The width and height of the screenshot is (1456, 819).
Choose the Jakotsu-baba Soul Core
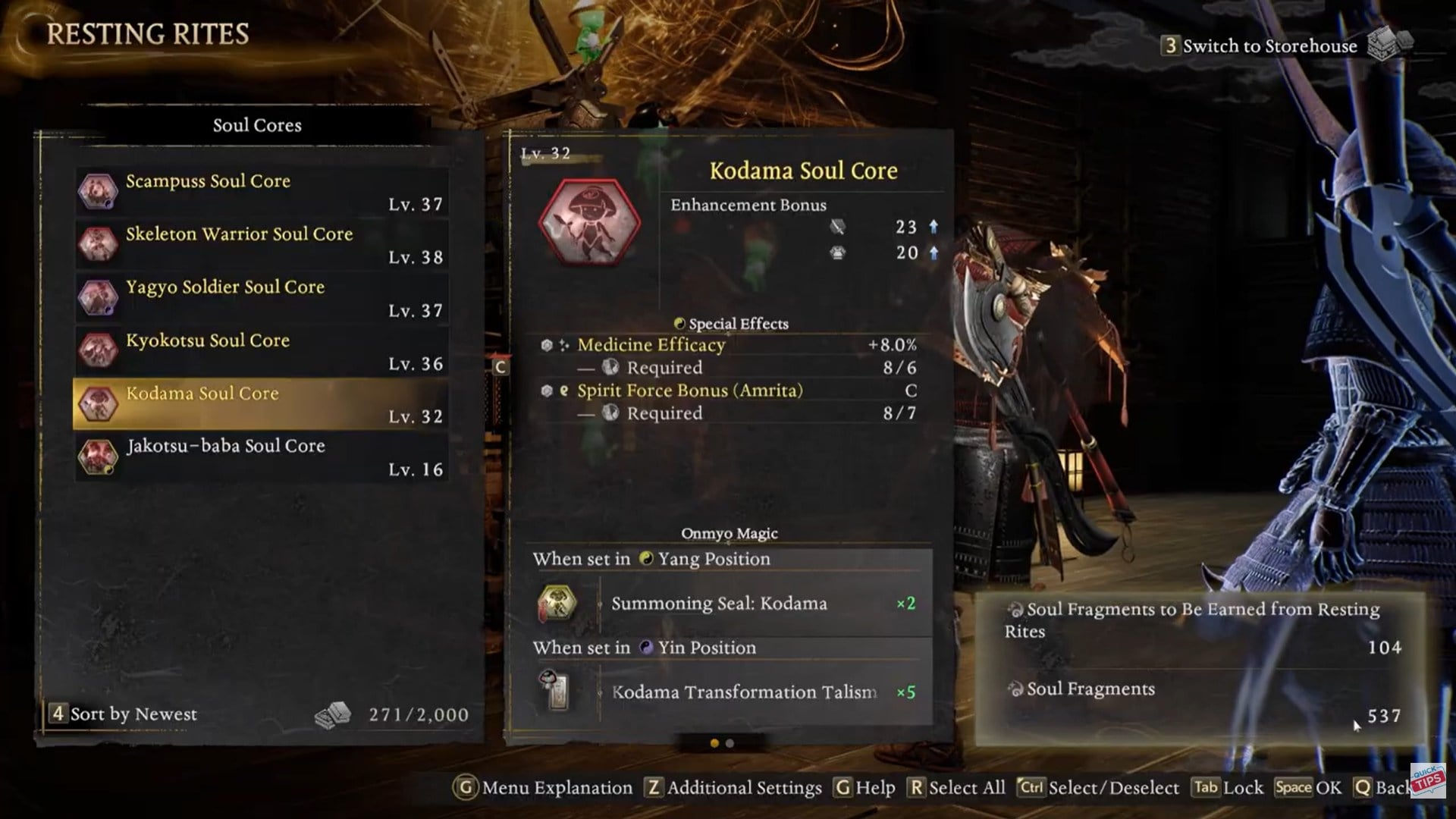point(261,457)
